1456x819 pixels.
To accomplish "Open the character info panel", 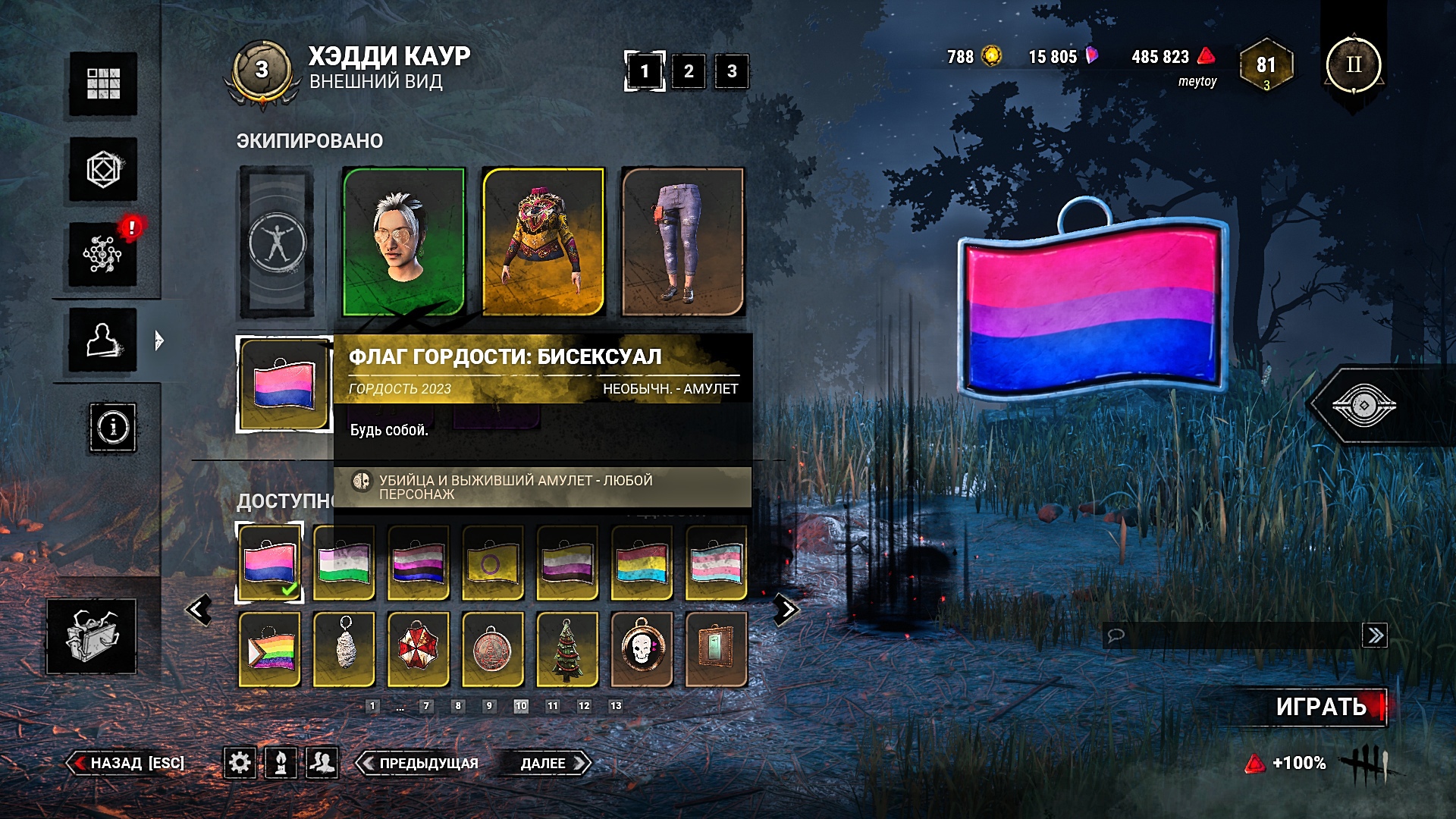I will click(x=113, y=428).
